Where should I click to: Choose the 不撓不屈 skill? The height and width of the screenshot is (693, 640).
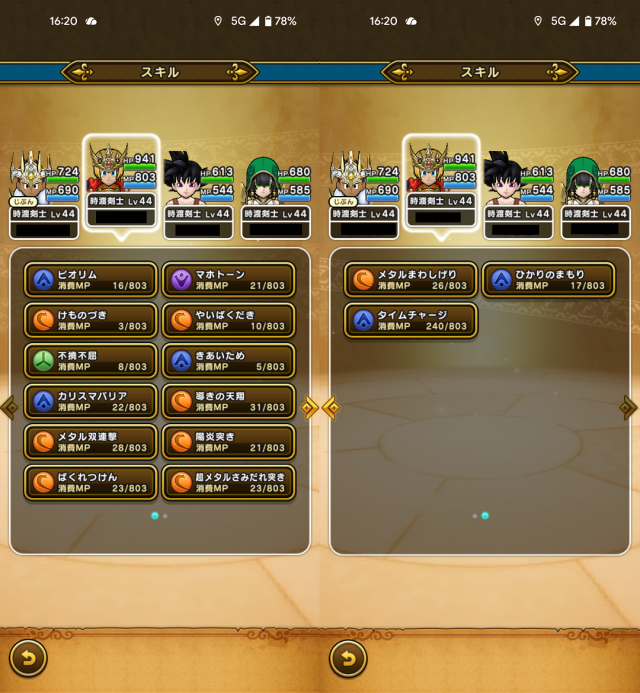pos(92,361)
